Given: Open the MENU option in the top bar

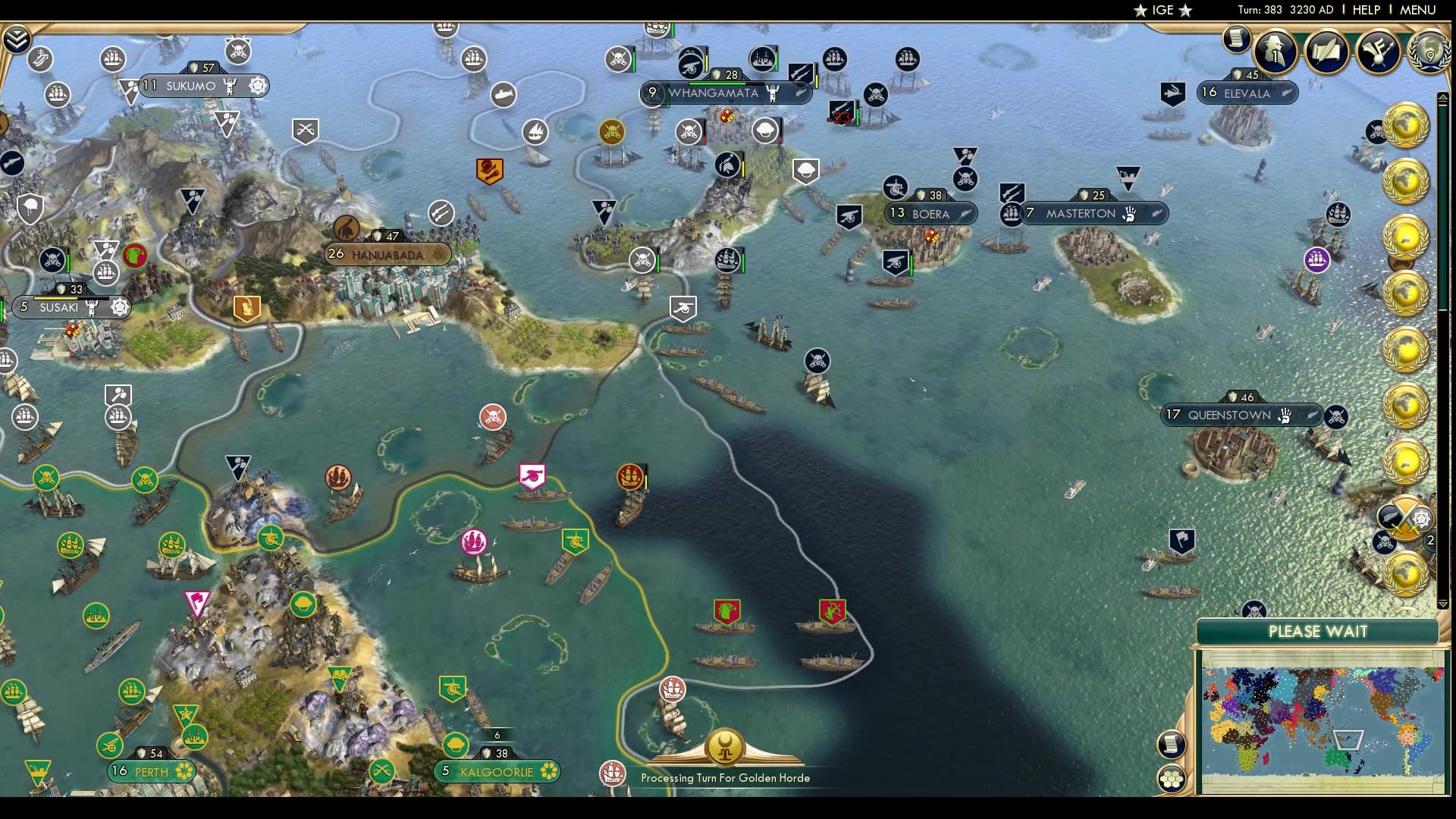Looking at the screenshot, I should click(x=1417, y=10).
